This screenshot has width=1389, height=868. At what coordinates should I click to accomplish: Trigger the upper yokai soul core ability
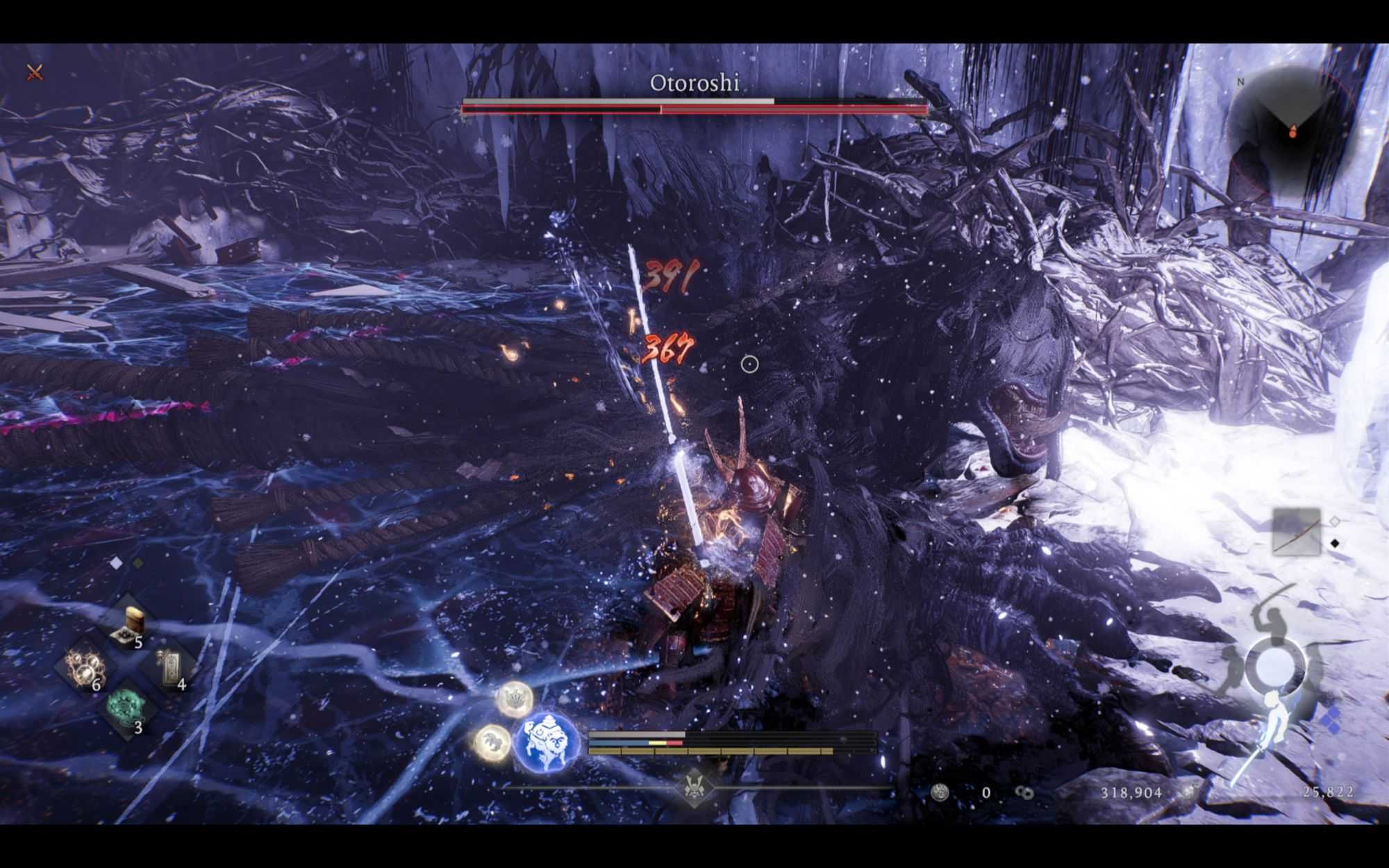click(x=515, y=698)
